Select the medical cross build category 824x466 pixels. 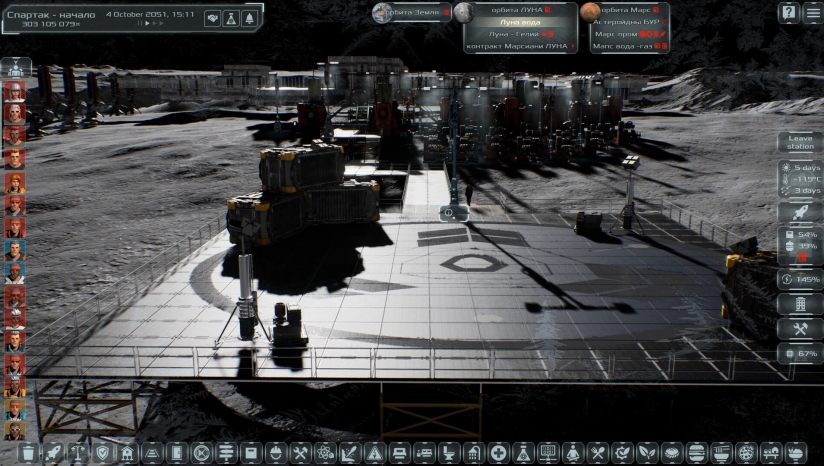pyautogui.click(x=499, y=453)
